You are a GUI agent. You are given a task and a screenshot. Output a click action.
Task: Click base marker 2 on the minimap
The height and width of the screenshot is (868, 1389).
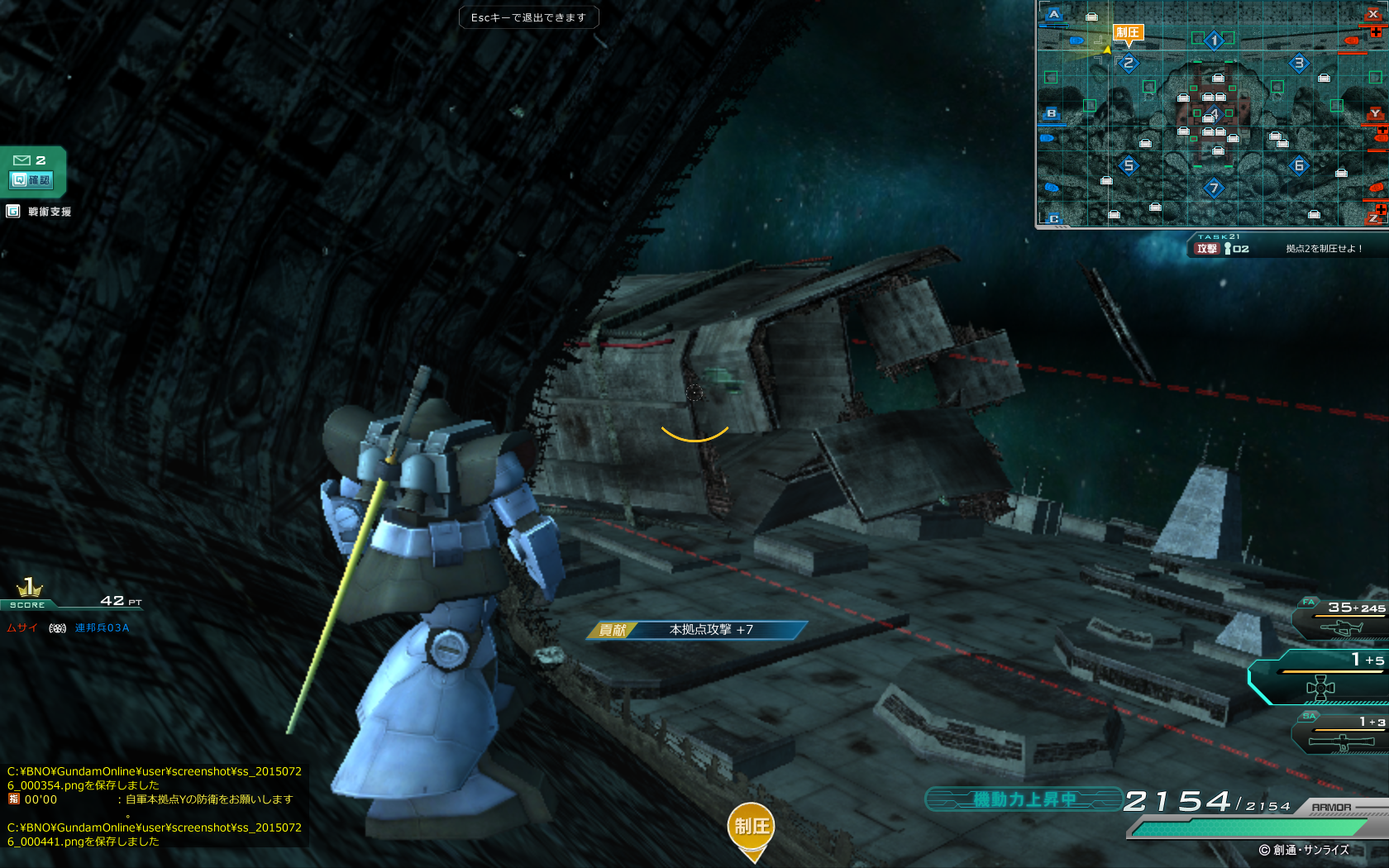coord(1128,63)
